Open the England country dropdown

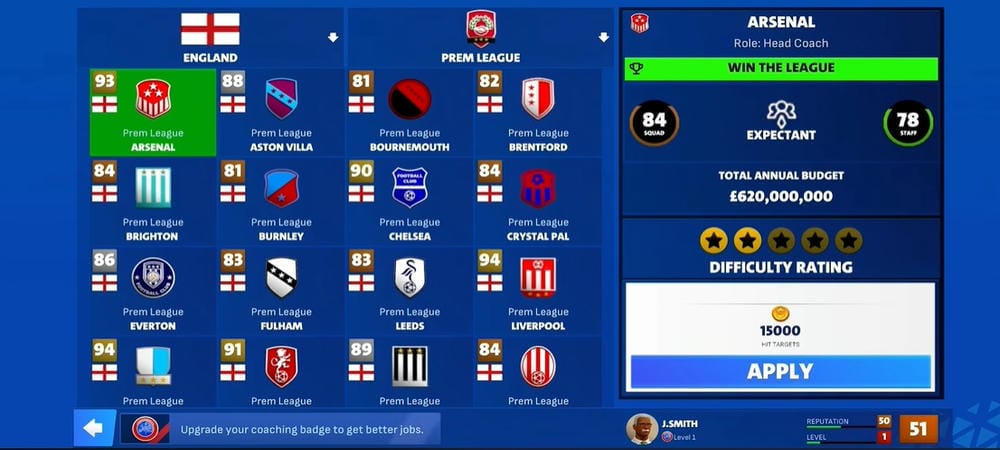coord(210,37)
